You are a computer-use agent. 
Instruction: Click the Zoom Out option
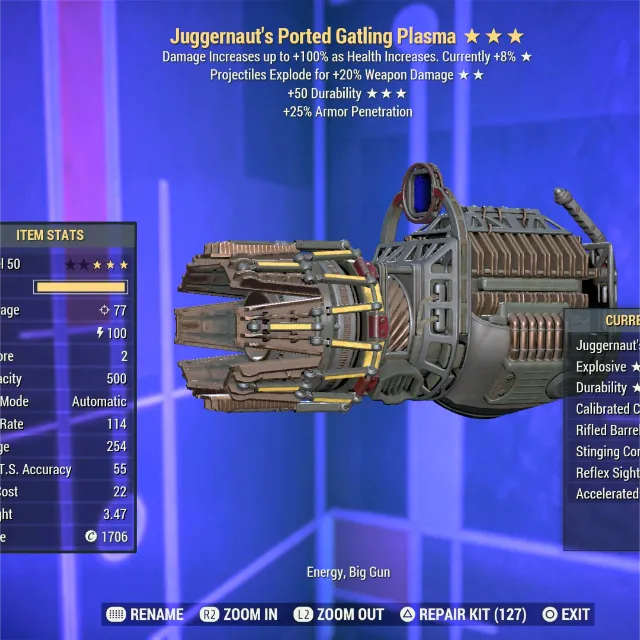click(x=338, y=614)
